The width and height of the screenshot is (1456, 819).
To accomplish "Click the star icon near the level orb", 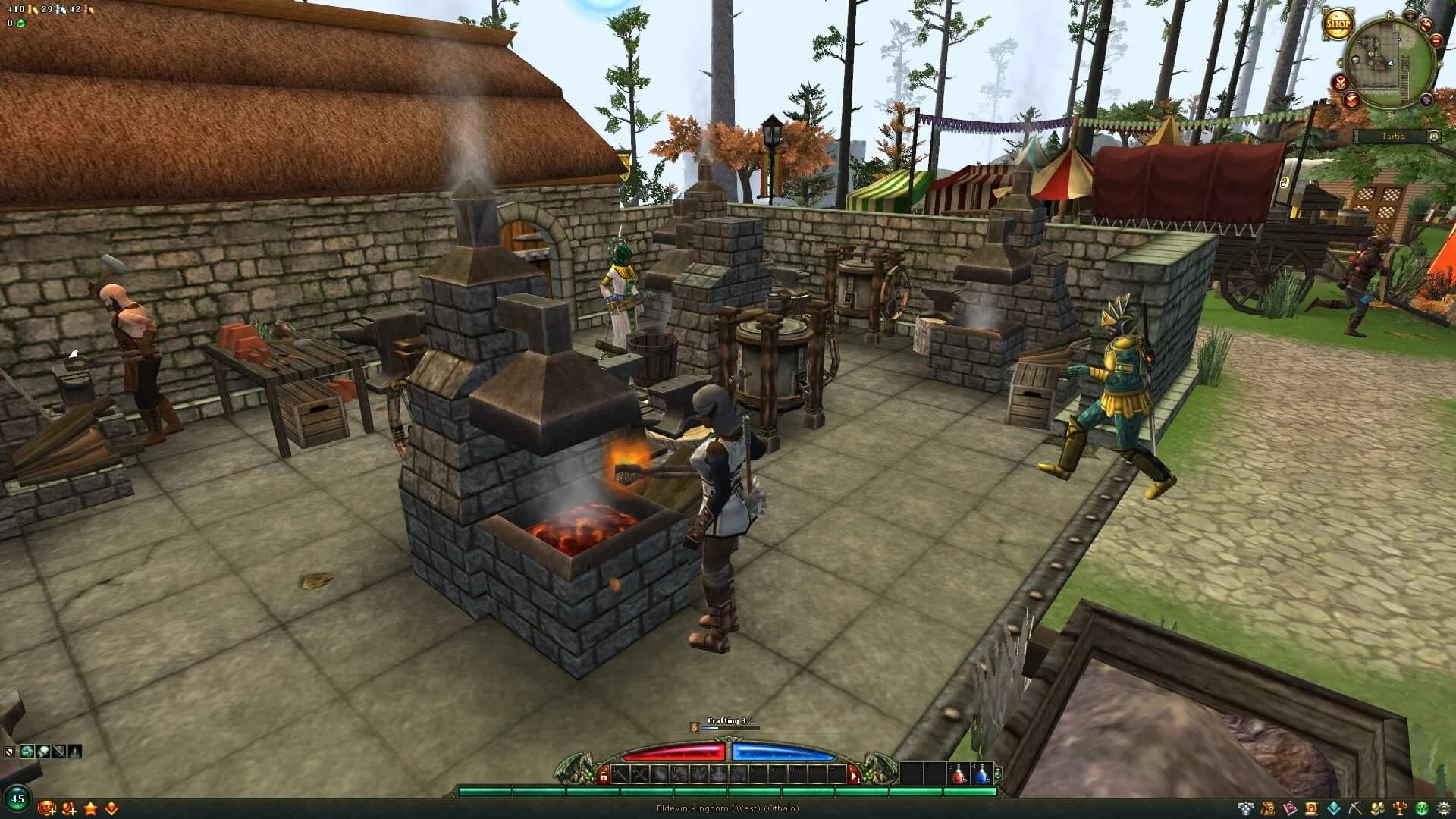I will click(x=91, y=809).
